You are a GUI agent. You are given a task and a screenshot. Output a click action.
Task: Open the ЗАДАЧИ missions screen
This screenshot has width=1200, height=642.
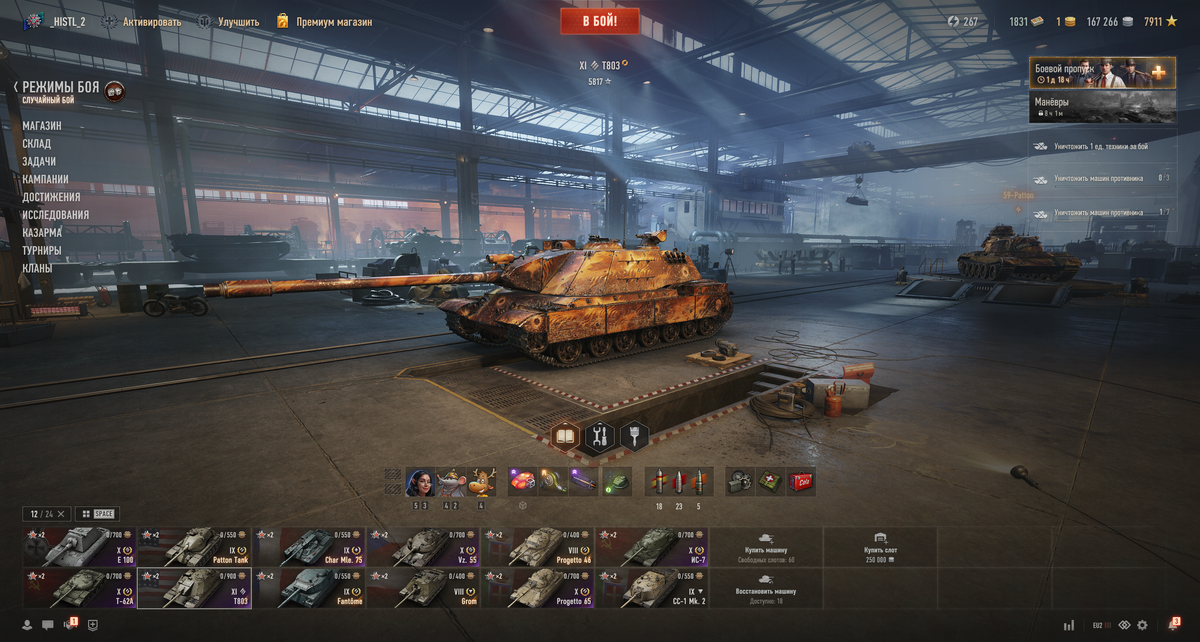coord(39,162)
